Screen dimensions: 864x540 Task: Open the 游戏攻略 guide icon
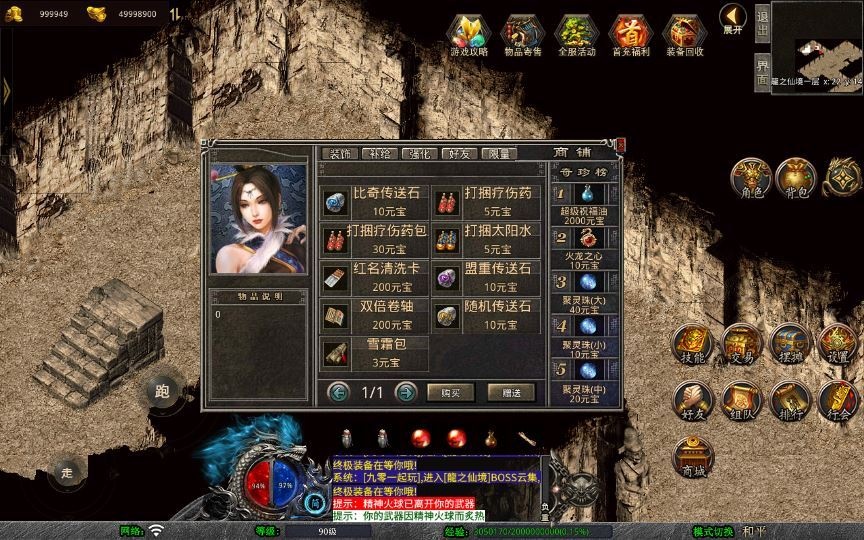(469, 33)
